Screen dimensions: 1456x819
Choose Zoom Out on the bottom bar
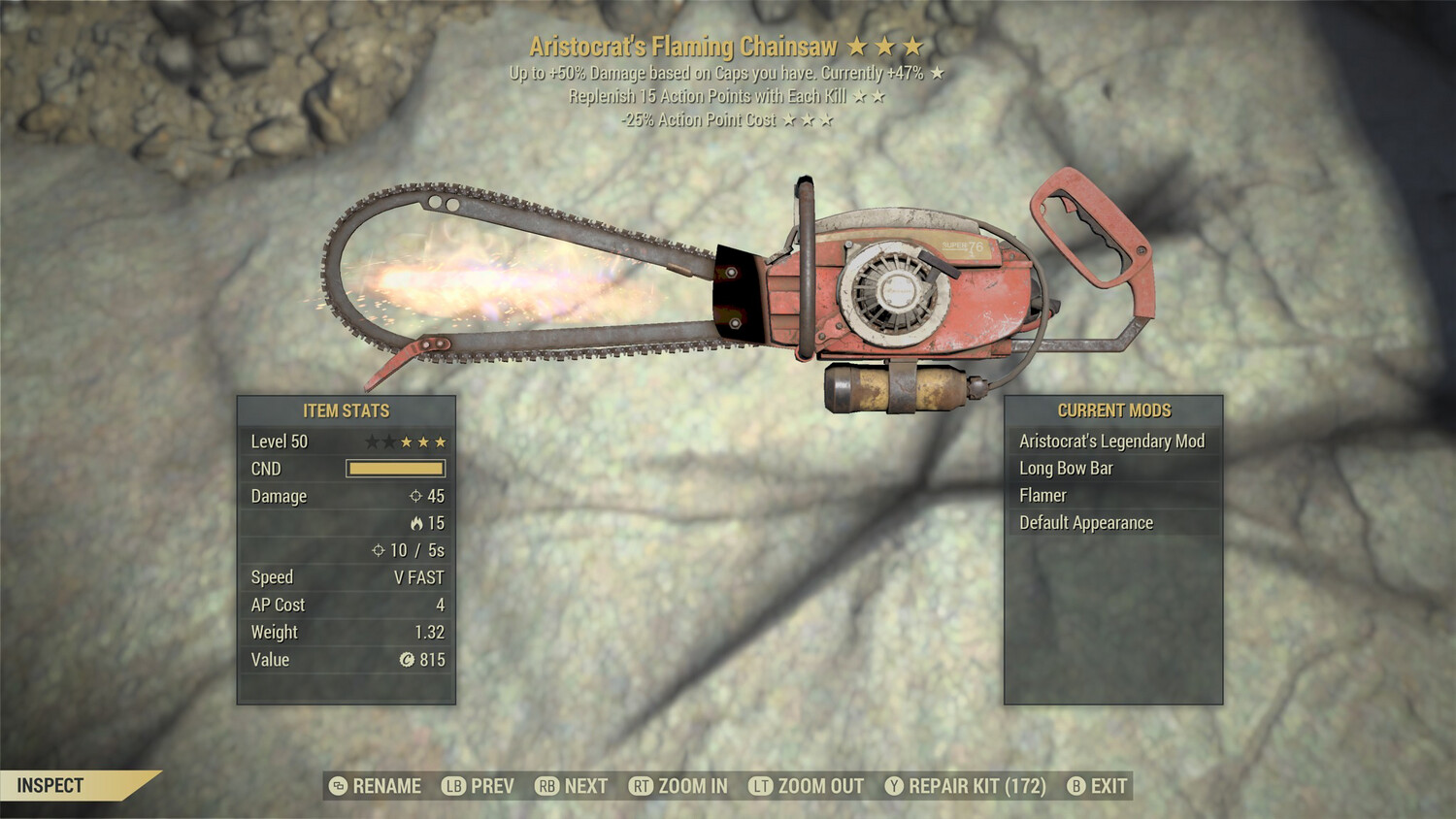(807, 786)
